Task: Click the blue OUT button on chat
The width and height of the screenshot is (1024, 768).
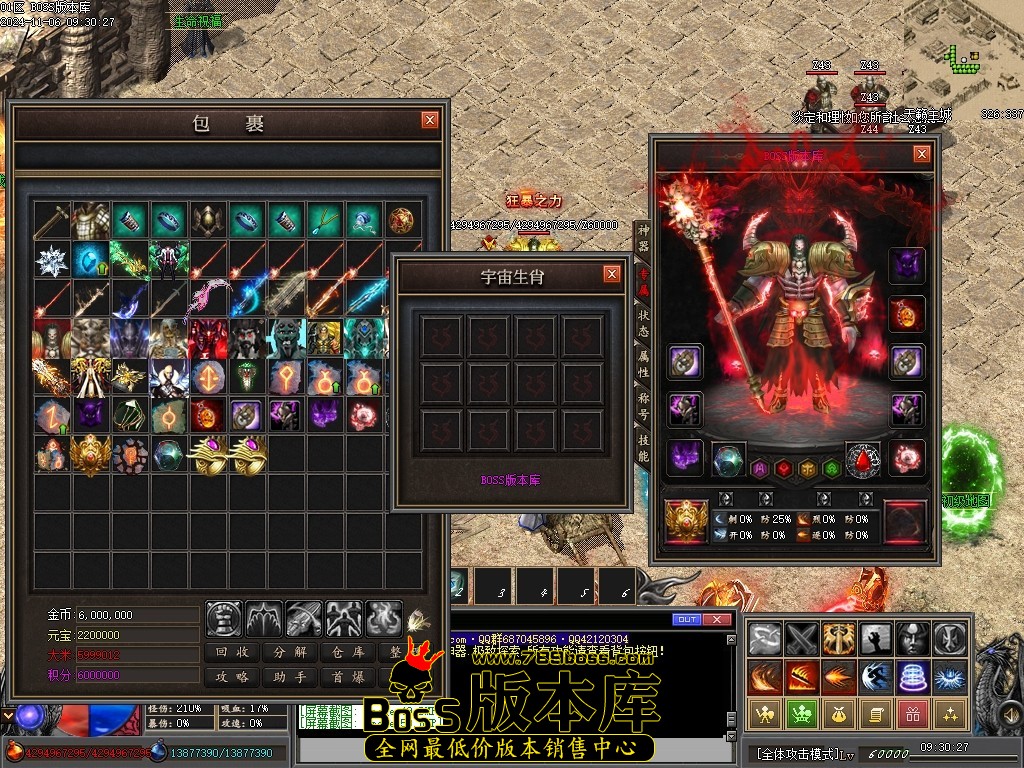Action: pos(687,620)
